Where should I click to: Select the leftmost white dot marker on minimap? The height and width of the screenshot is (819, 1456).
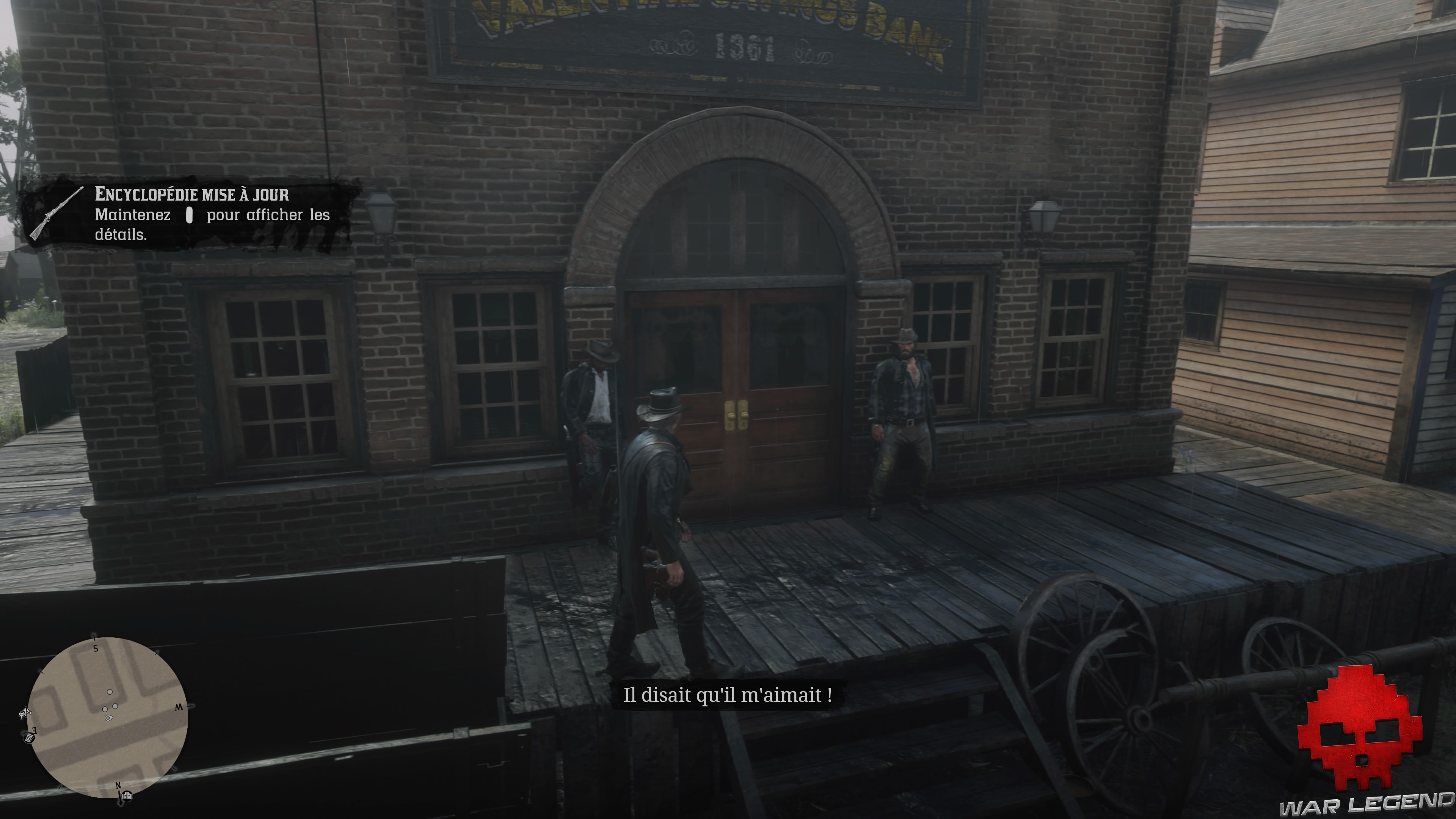tap(105, 709)
